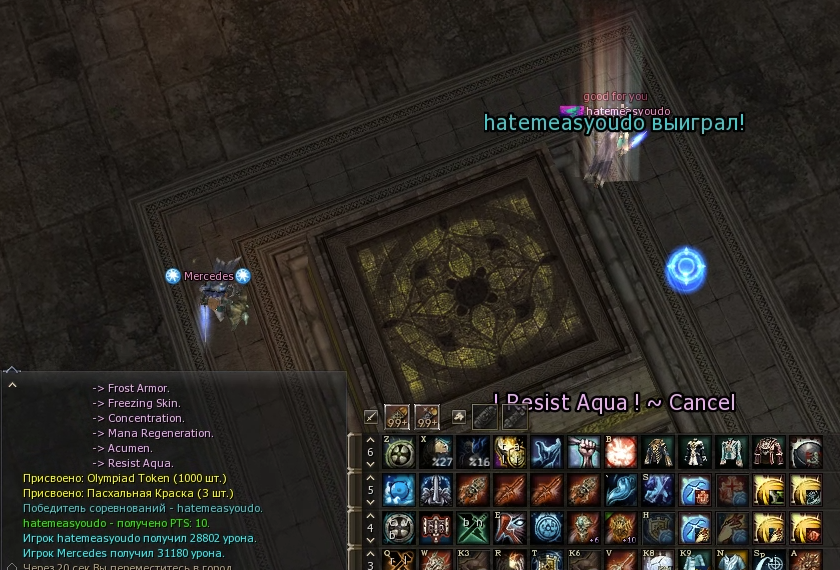Activate the blue swirl orb skill in row 5
The height and width of the screenshot is (570, 840).
coord(398,490)
